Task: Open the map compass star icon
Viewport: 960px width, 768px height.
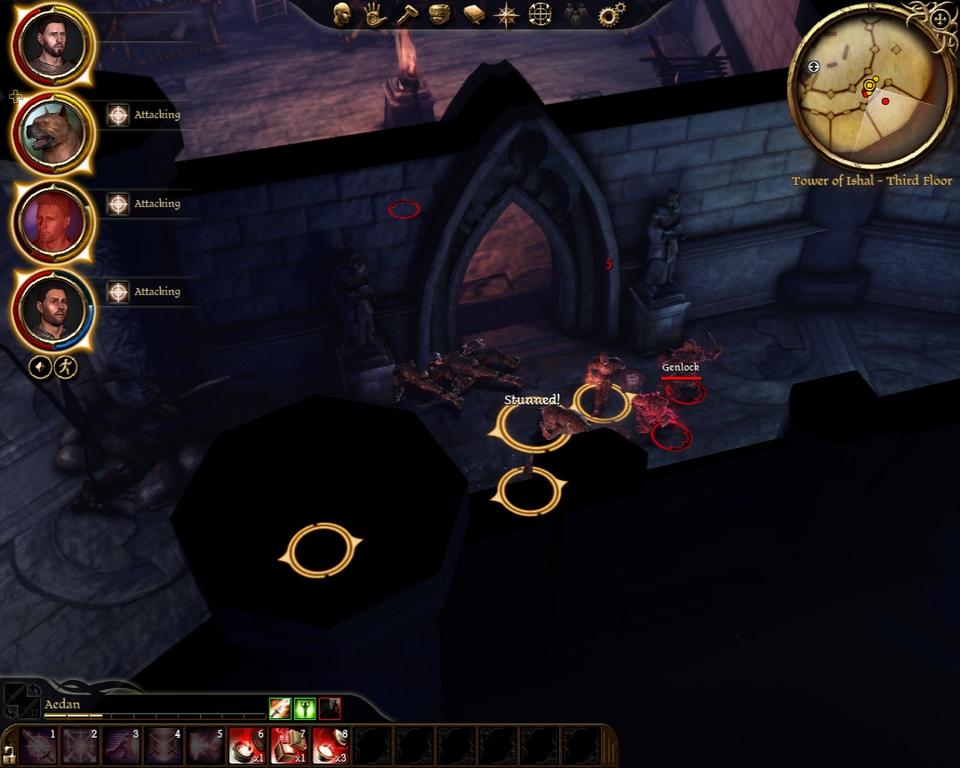Action: [507, 15]
